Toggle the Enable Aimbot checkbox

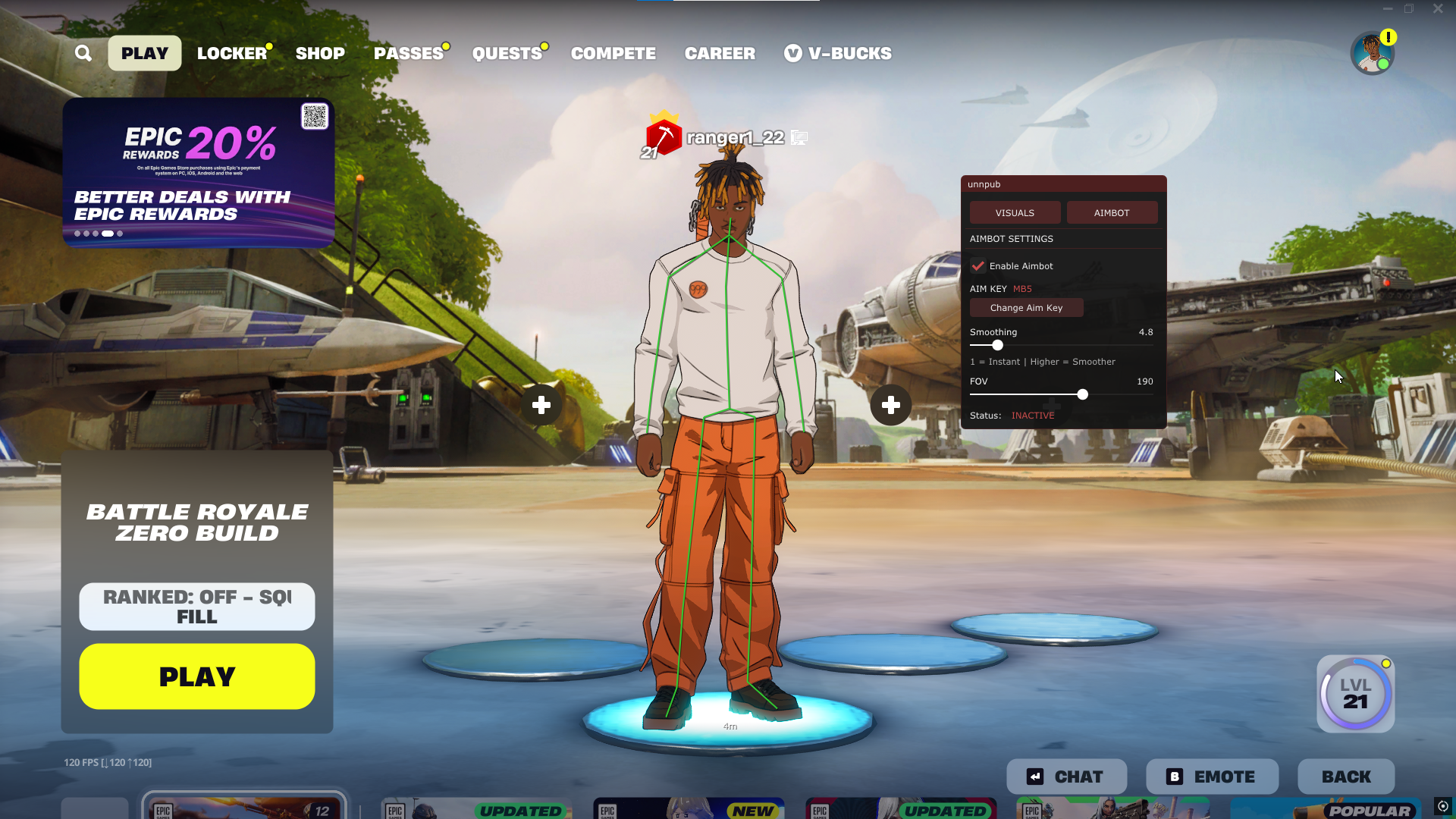978,266
